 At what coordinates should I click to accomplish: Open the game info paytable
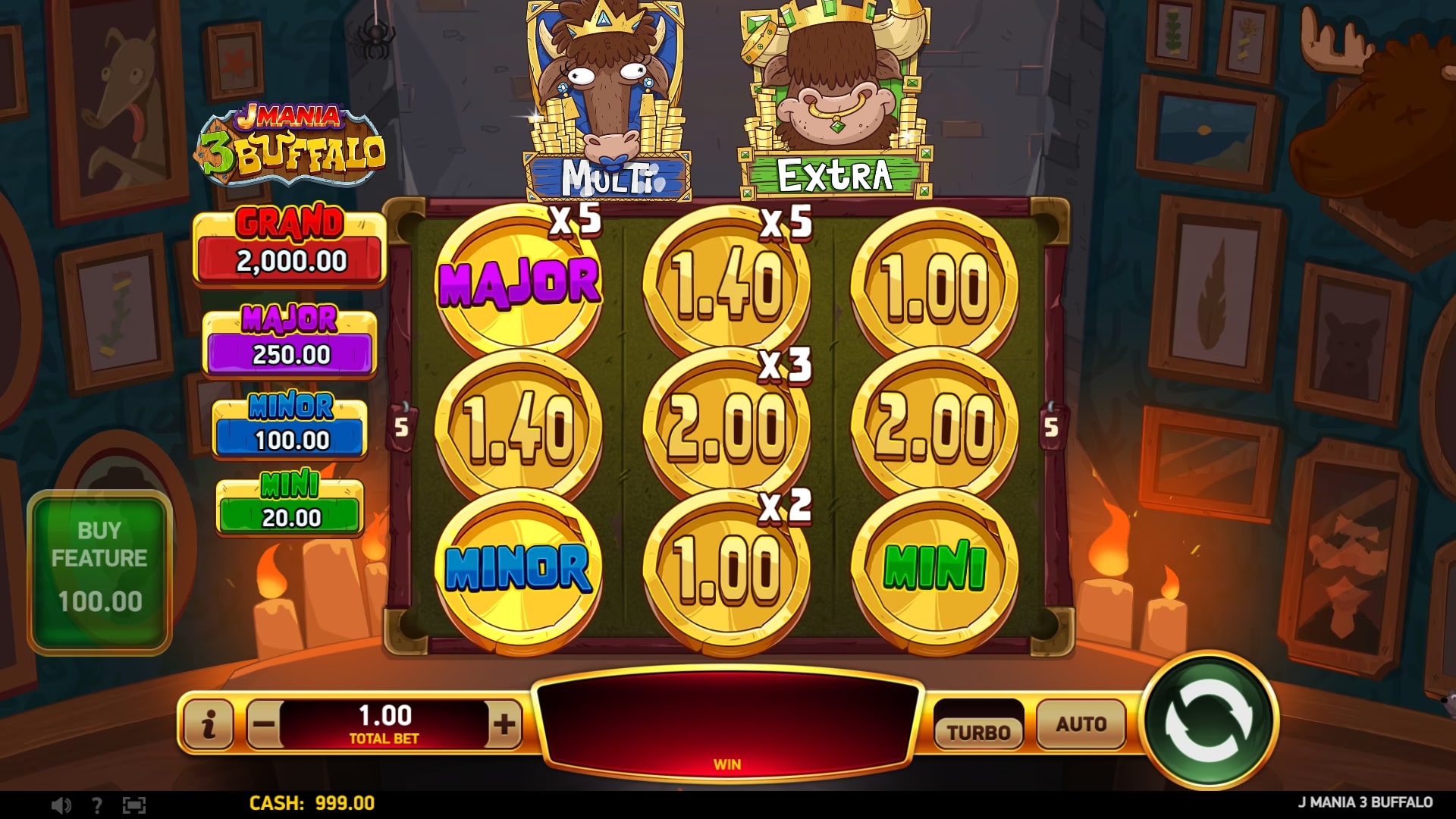[209, 724]
